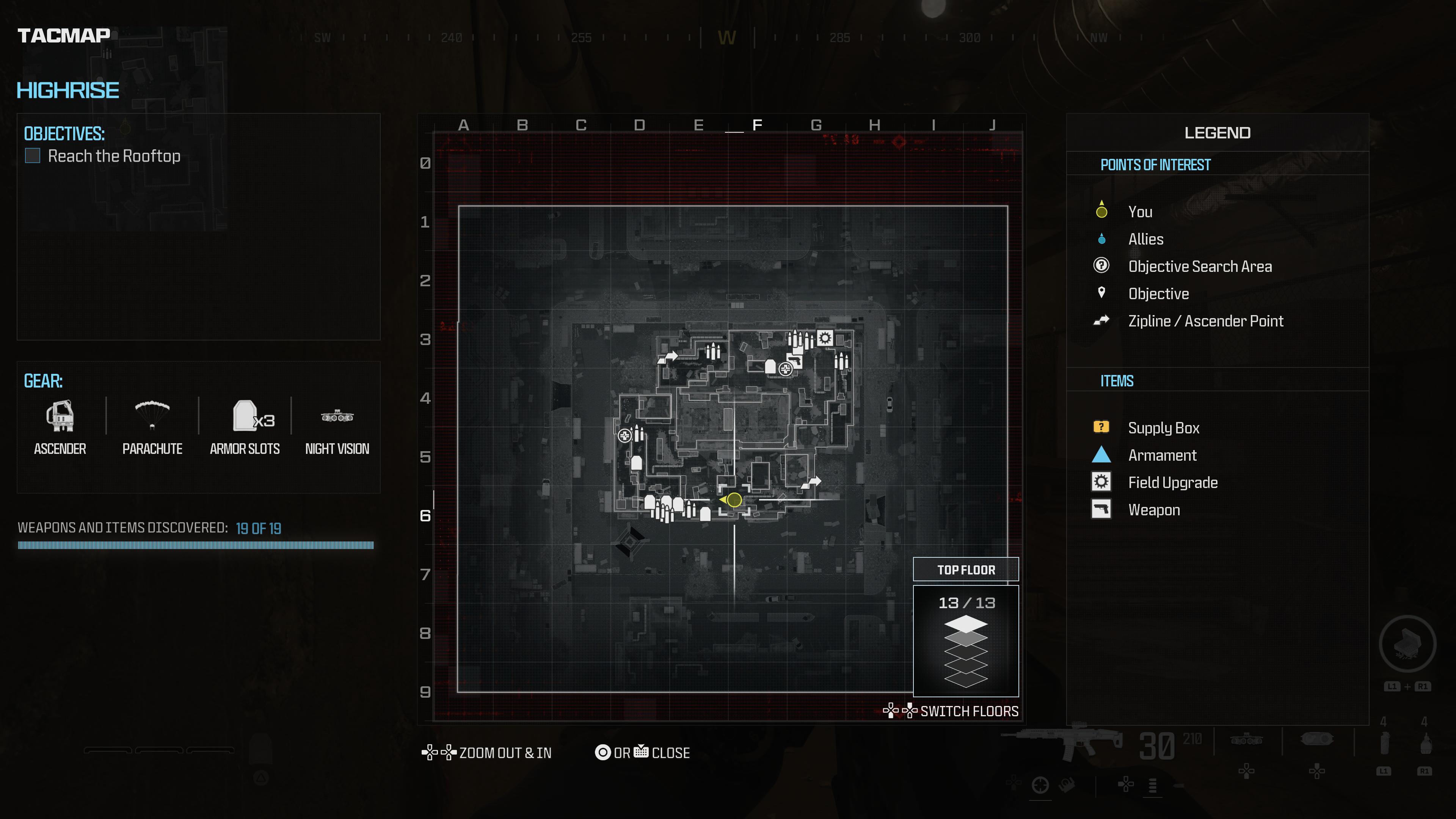The width and height of the screenshot is (1456, 819).
Task: Select the Field Upgrade gear marker on the map
Action: (x=825, y=338)
